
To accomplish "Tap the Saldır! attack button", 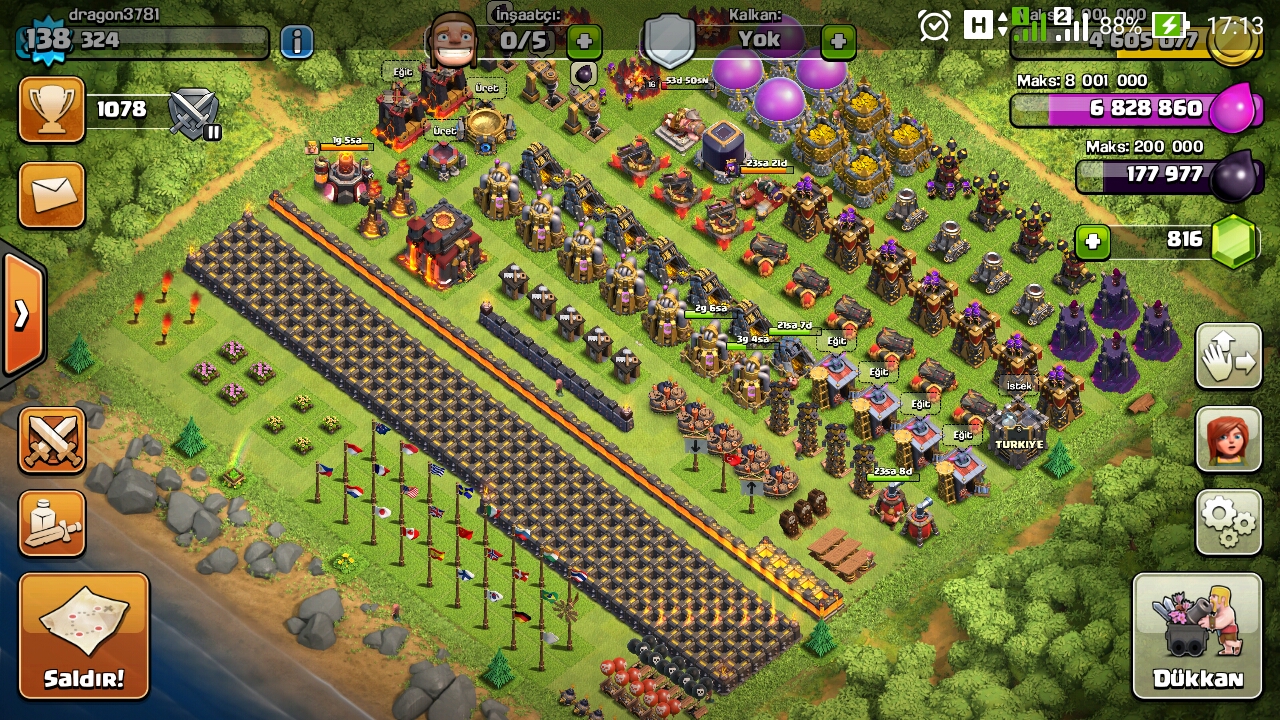I will click(84, 634).
